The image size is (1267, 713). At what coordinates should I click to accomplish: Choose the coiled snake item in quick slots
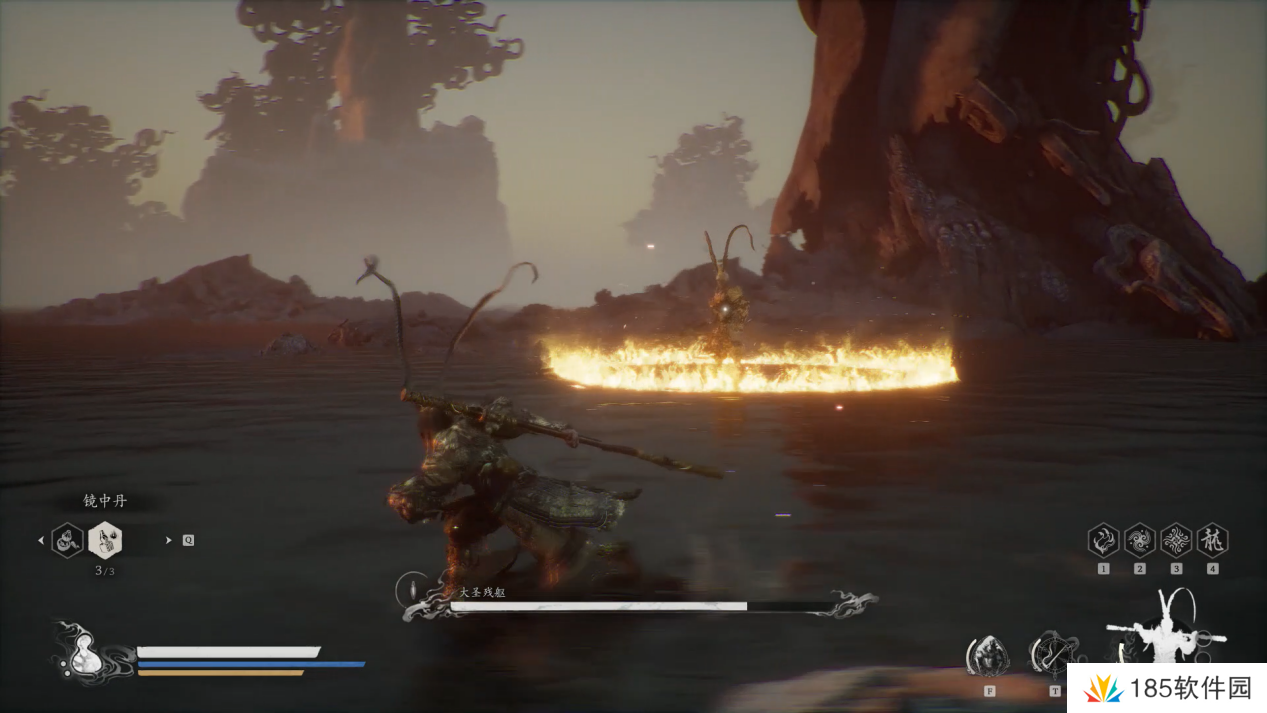67,540
